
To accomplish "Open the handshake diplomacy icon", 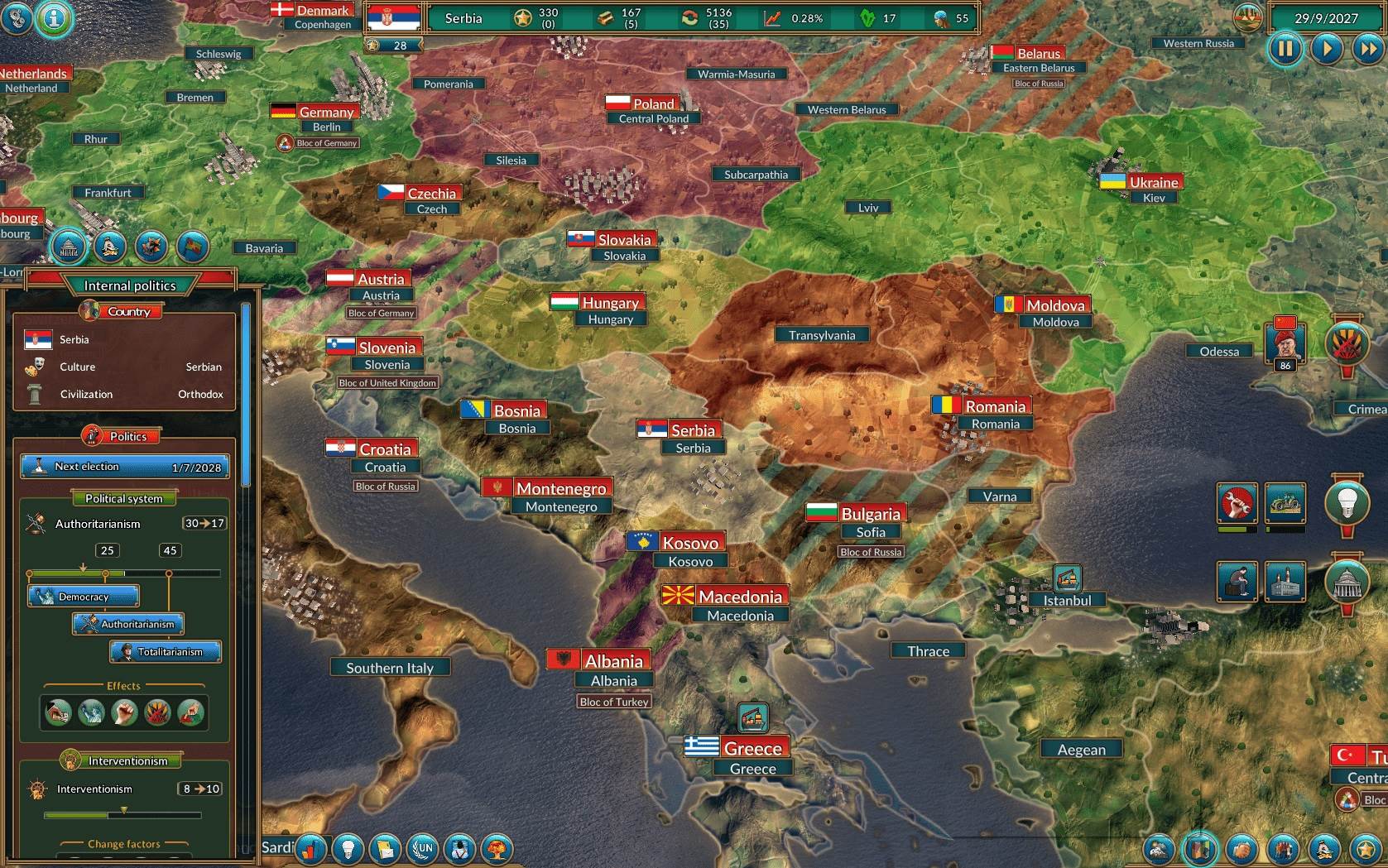I will 1241,849.
